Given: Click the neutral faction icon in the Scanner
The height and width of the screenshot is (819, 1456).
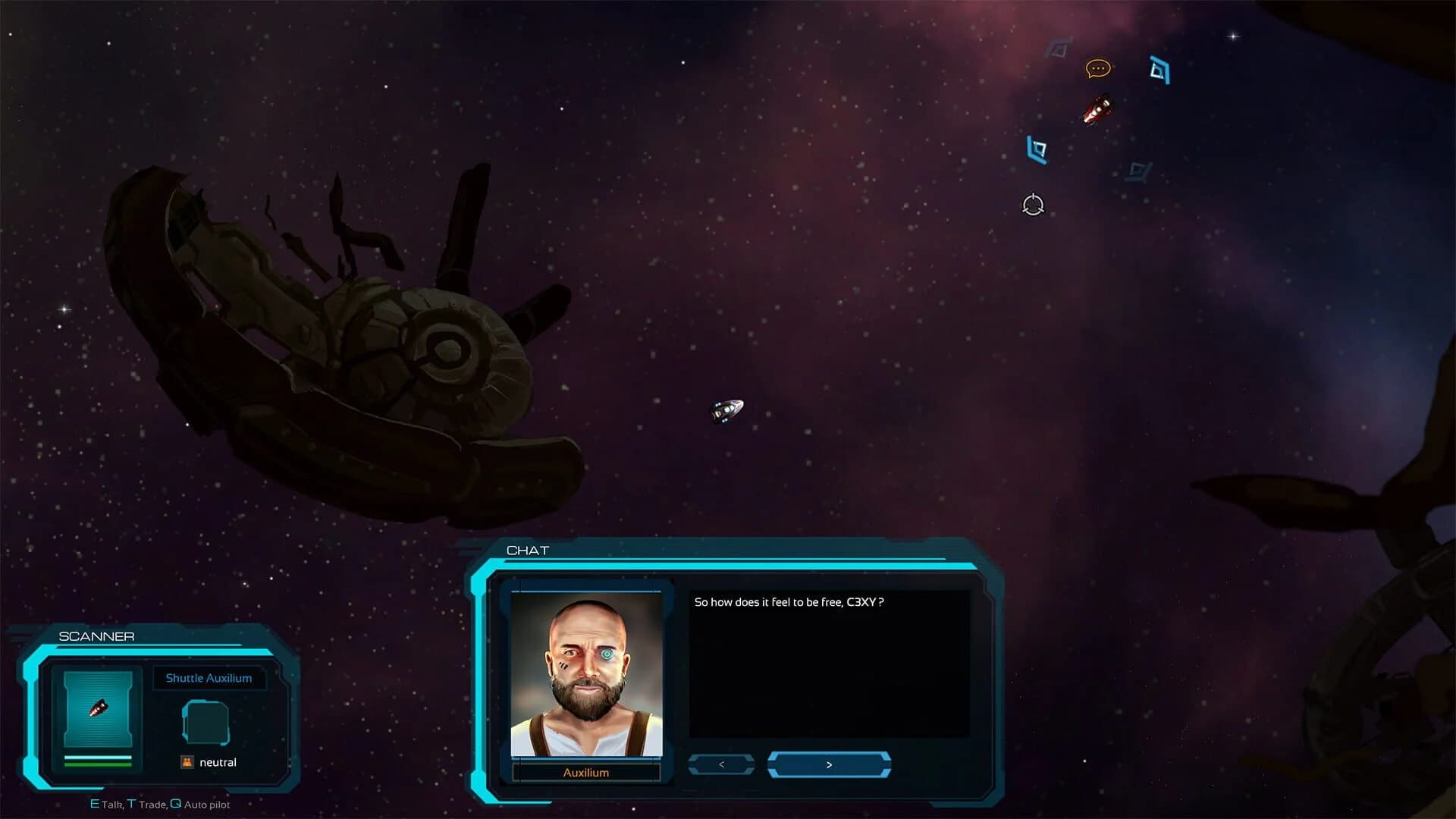Looking at the screenshot, I should pyautogui.click(x=186, y=762).
